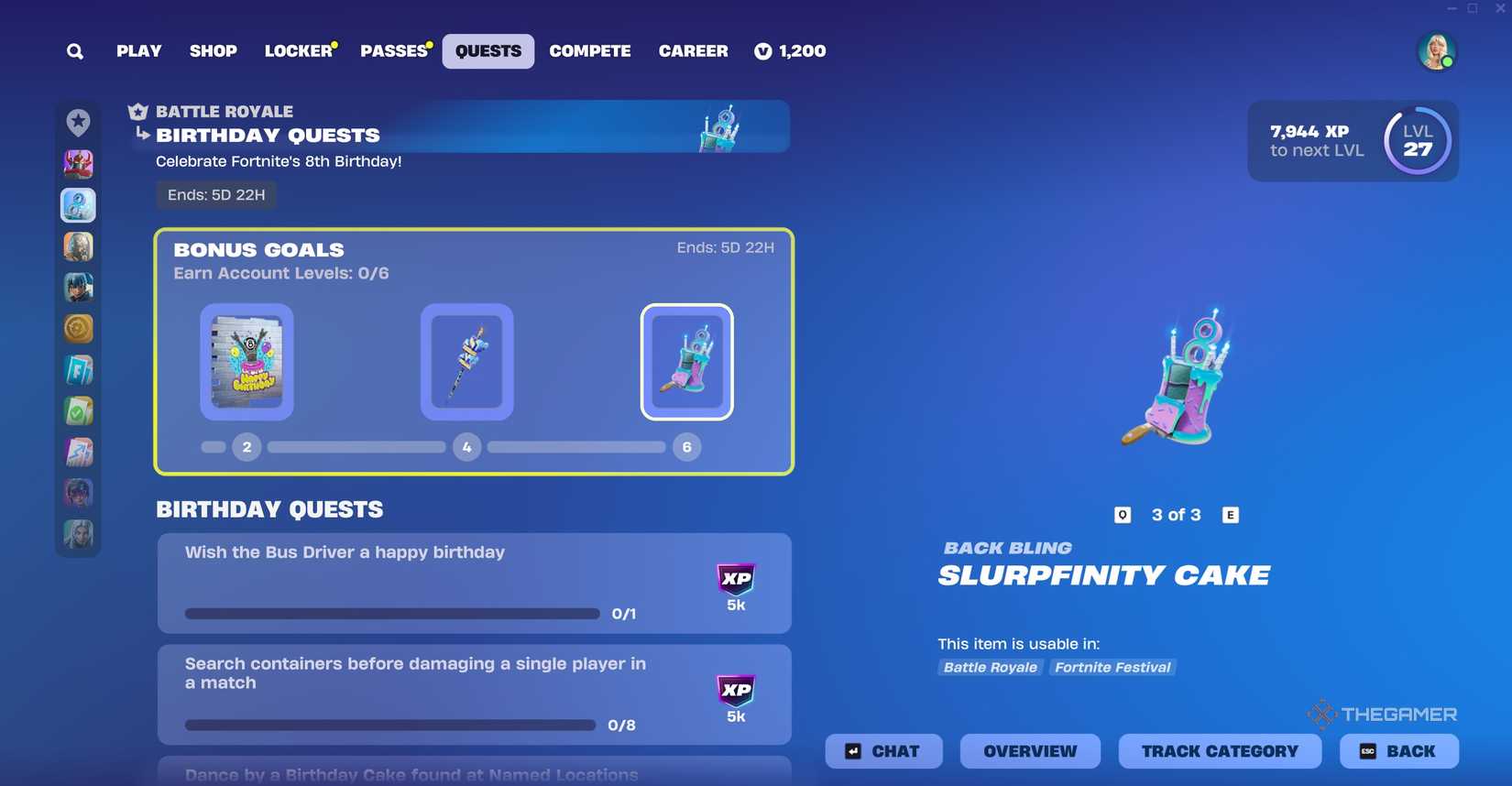Open the Overview button
The image size is (1512, 786).
(x=1029, y=751)
